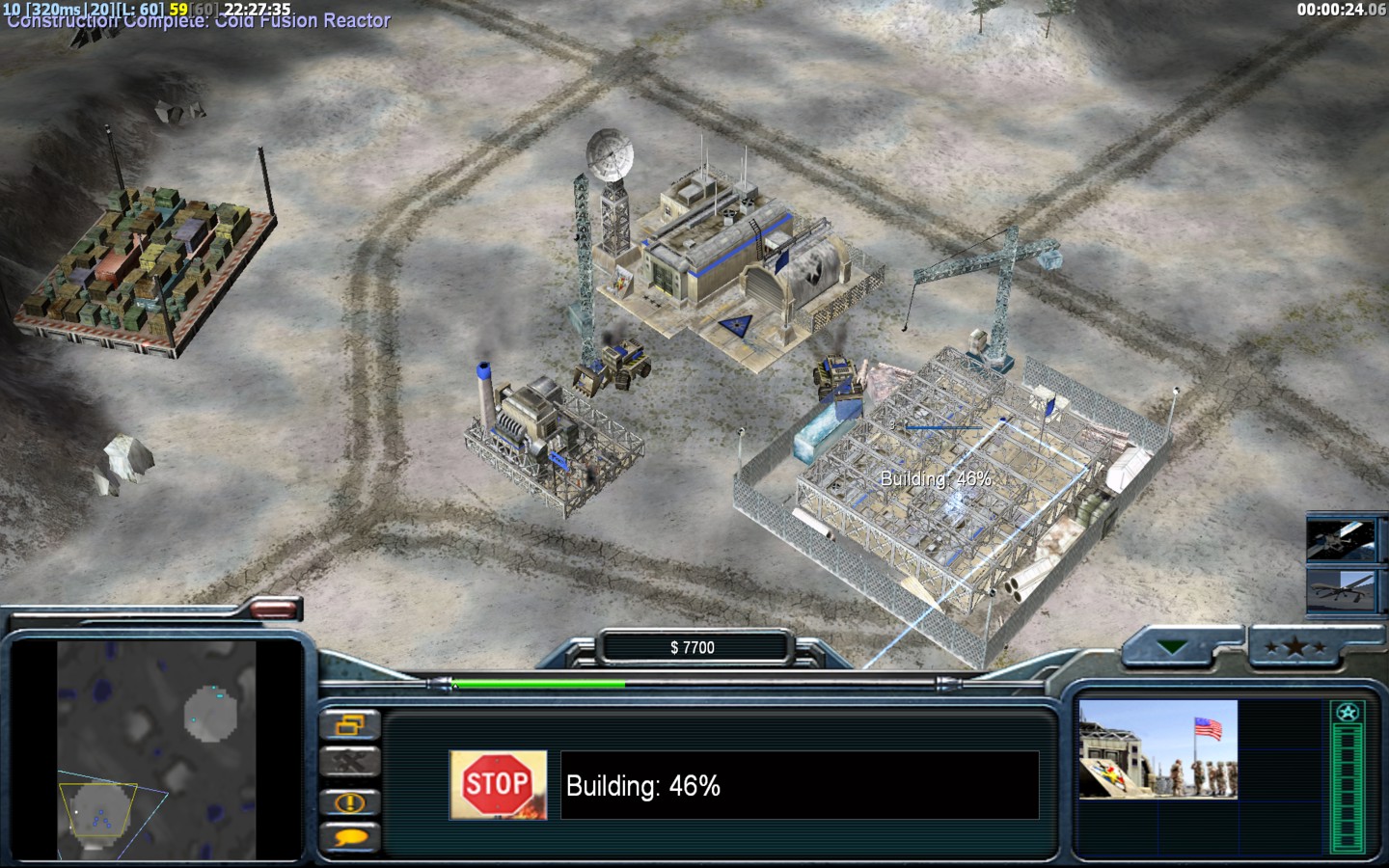This screenshot has height=868, width=1389.
Task: Open the options menu with overlapping windows icon
Action: click(348, 724)
